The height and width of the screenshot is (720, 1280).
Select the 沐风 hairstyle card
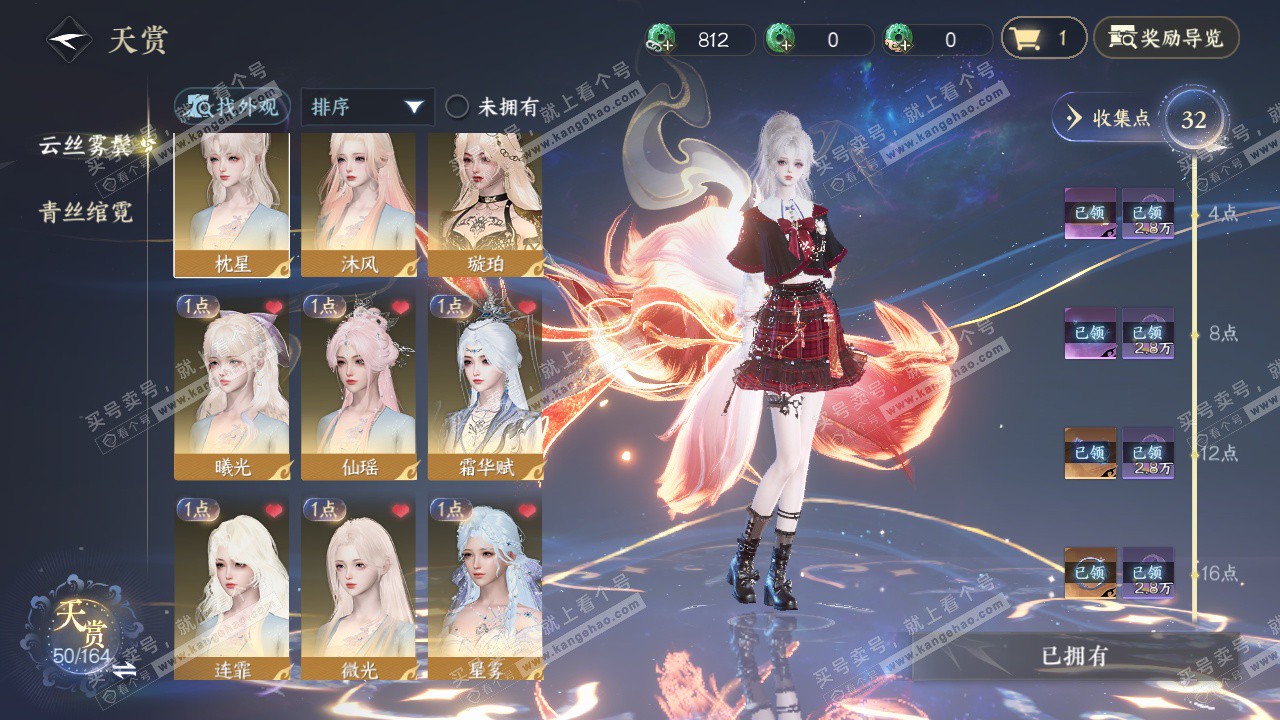pos(358,205)
